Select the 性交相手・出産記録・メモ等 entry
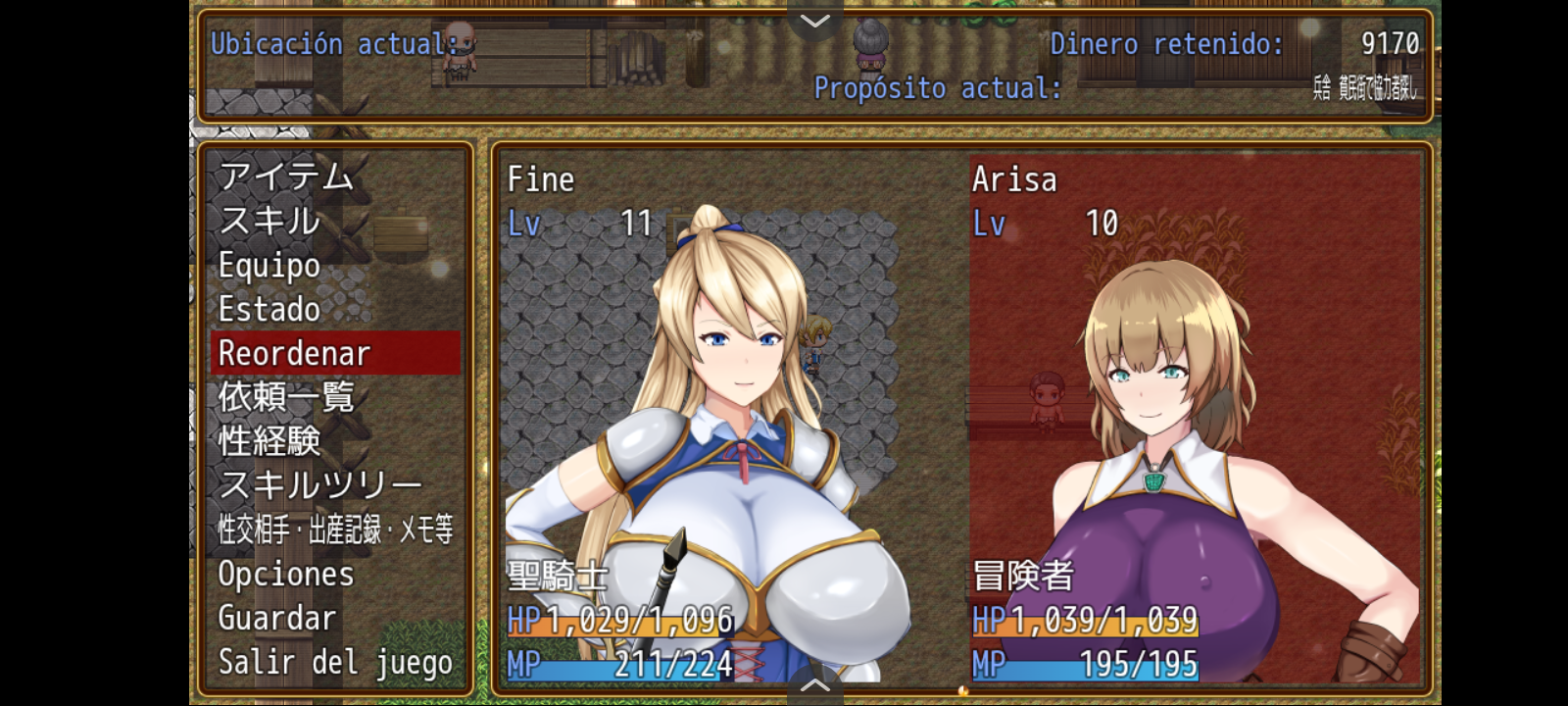1568x706 pixels. coord(334,529)
